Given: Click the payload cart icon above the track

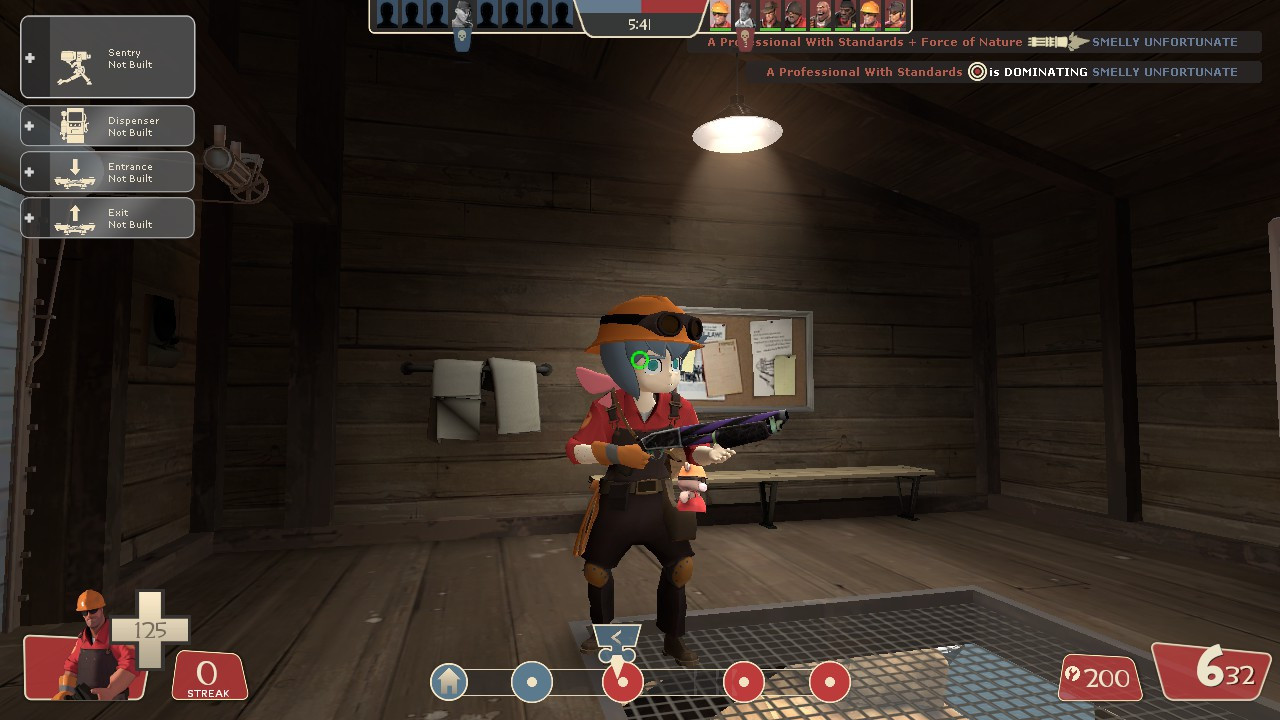Looking at the screenshot, I should (x=617, y=638).
